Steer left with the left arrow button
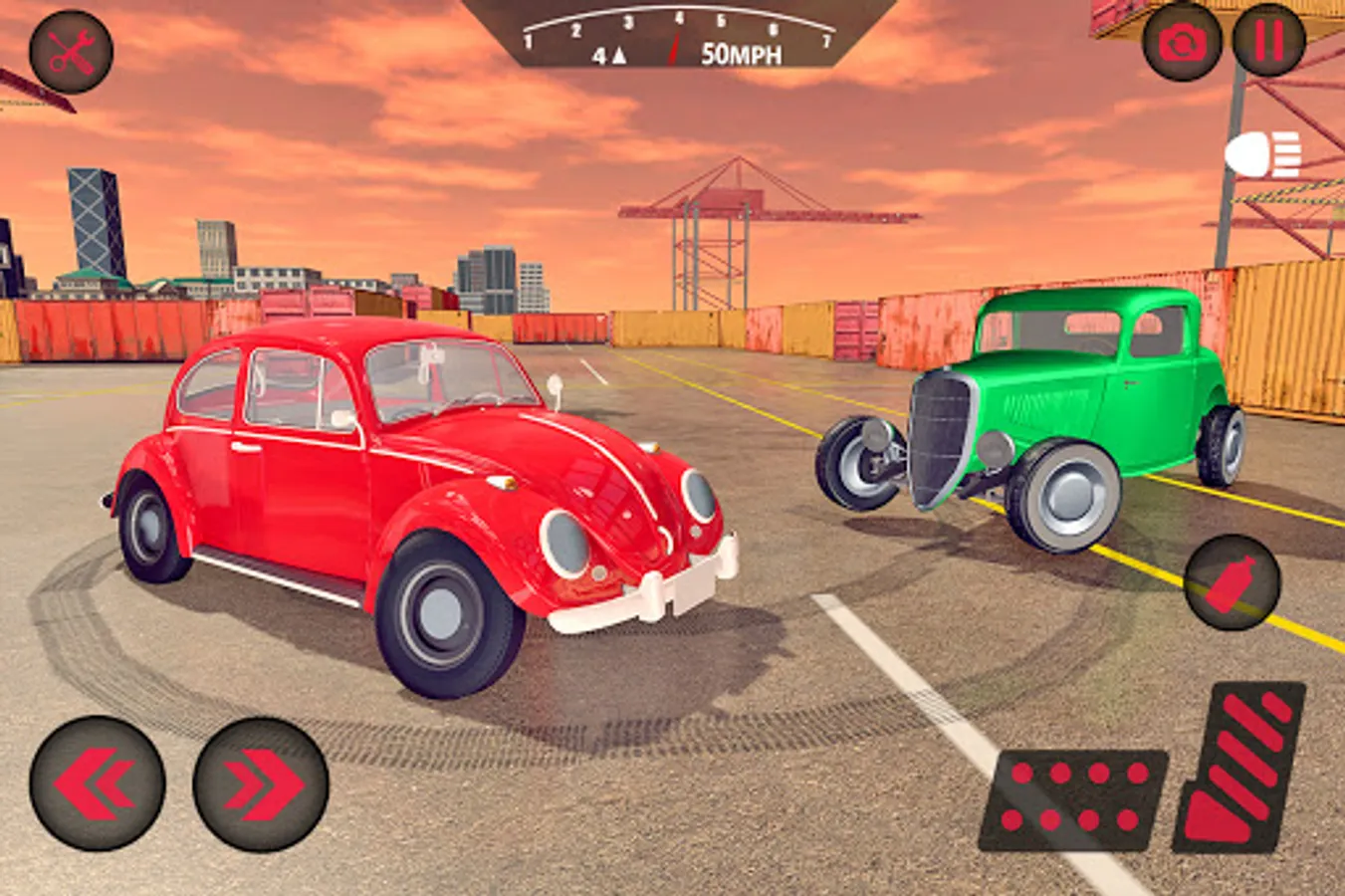Viewport: 1345px width, 896px height. [x=98, y=784]
